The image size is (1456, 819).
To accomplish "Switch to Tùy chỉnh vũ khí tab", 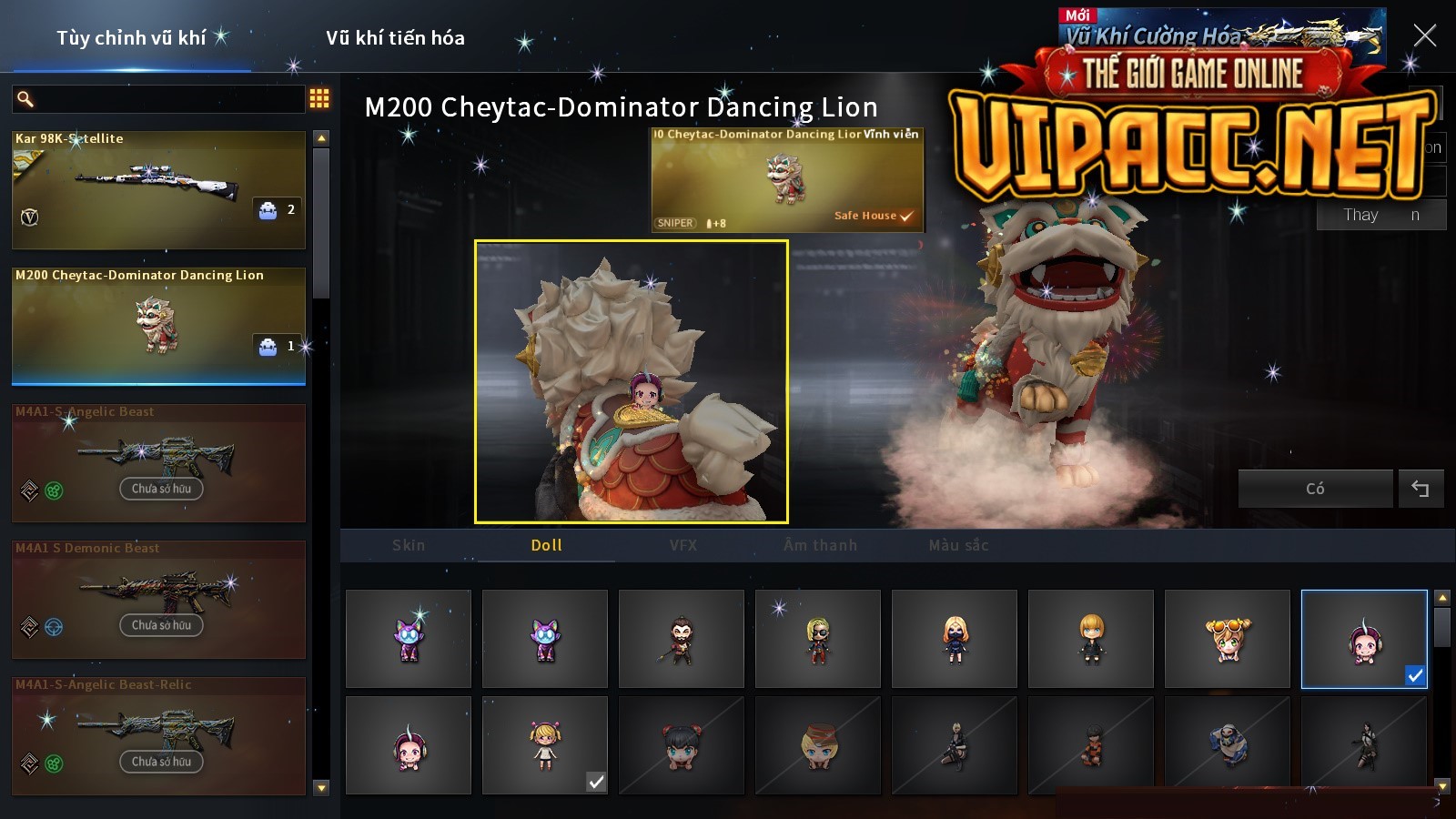I will tap(131, 38).
